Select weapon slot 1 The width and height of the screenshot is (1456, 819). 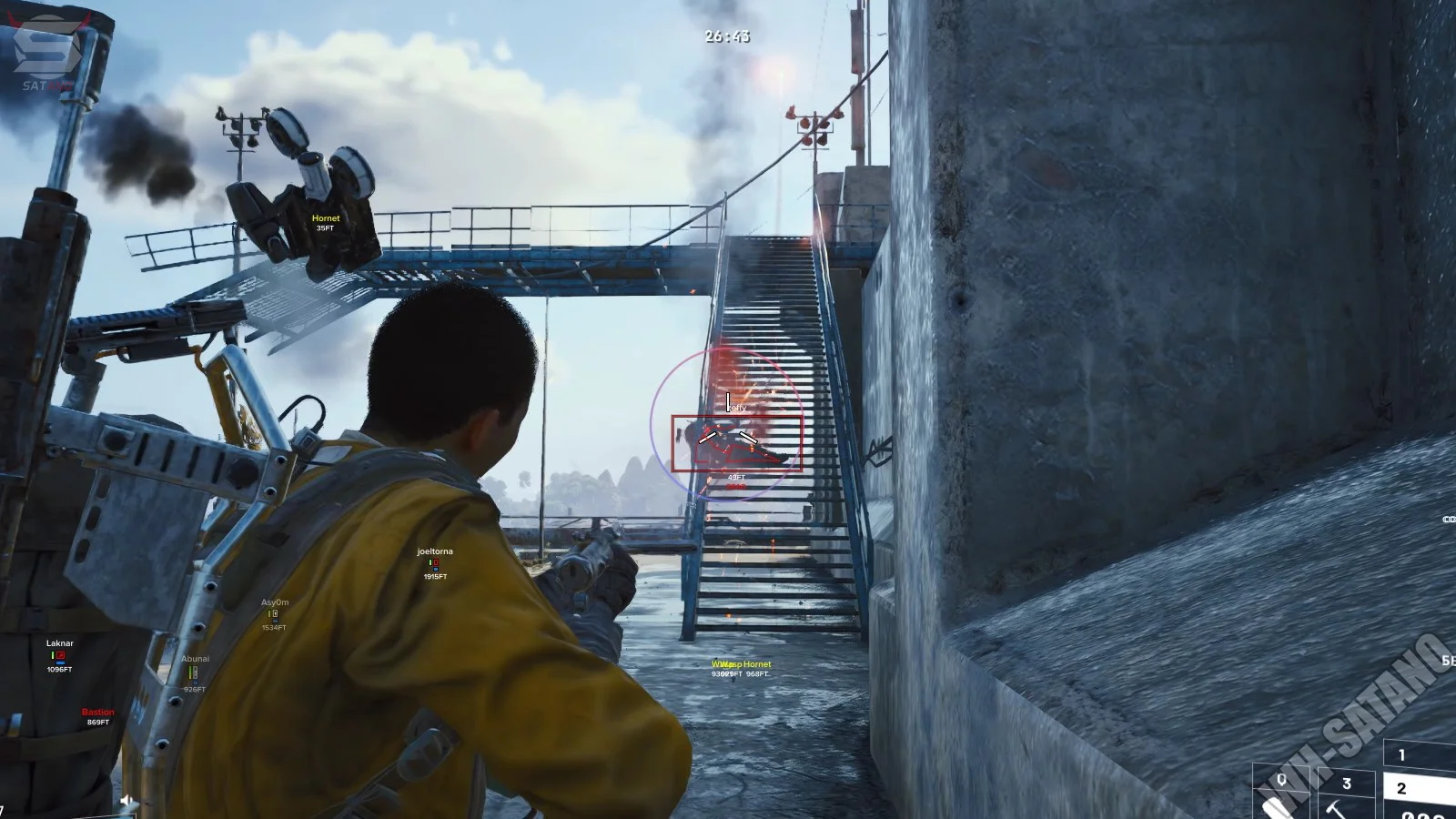click(1418, 754)
